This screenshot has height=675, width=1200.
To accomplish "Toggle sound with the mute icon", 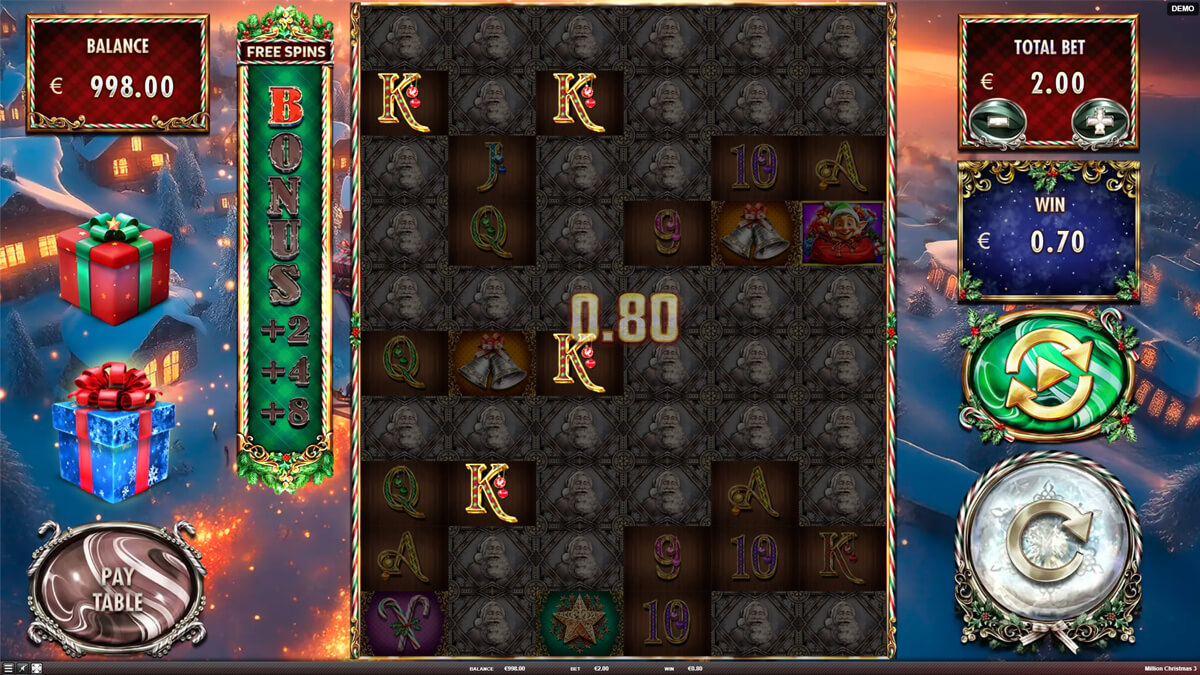I will (23, 668).
